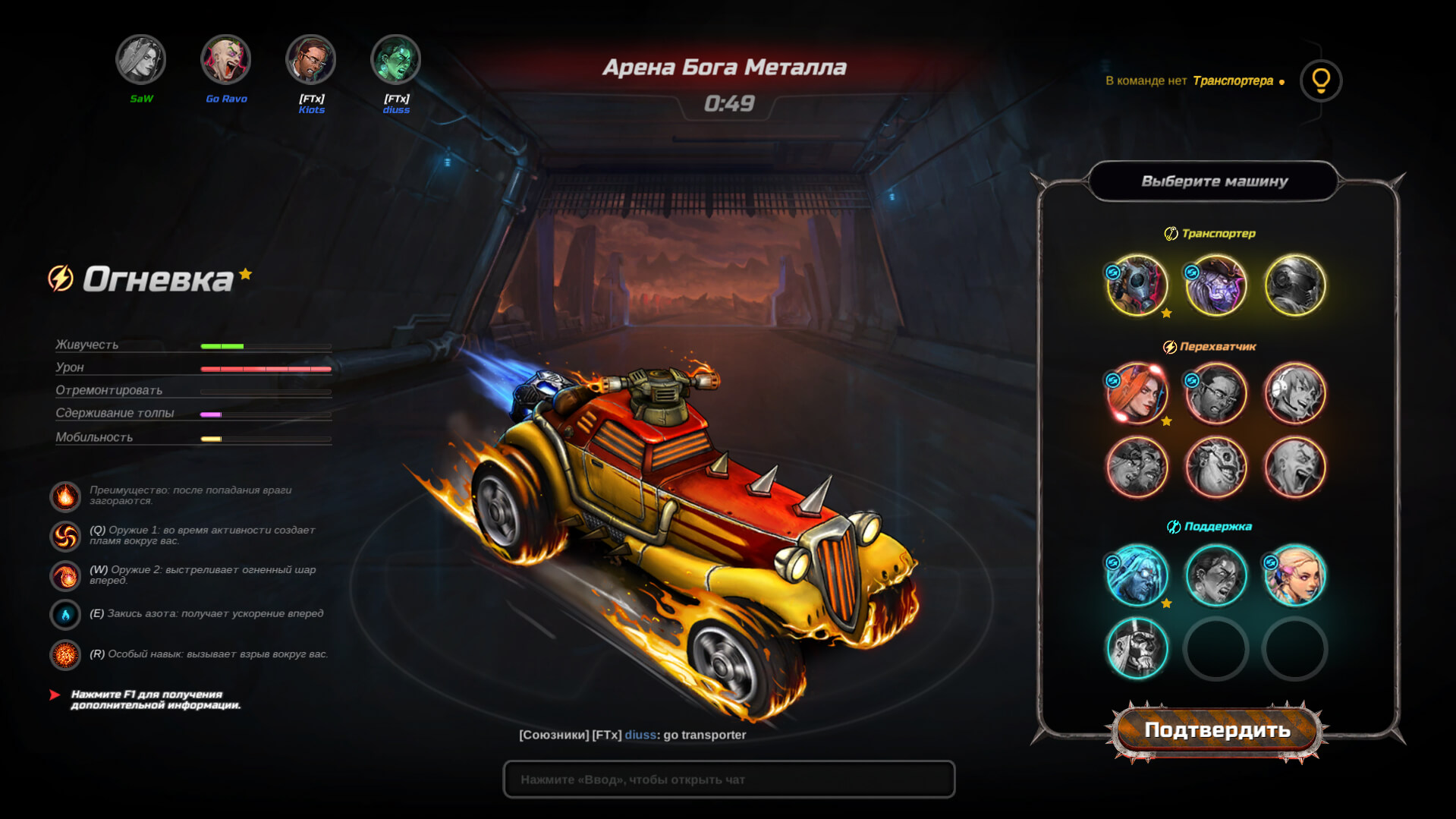Select the (E) Закись азота nitro icon
Screen dimensions: 1456x819
(x=65, y=615)
